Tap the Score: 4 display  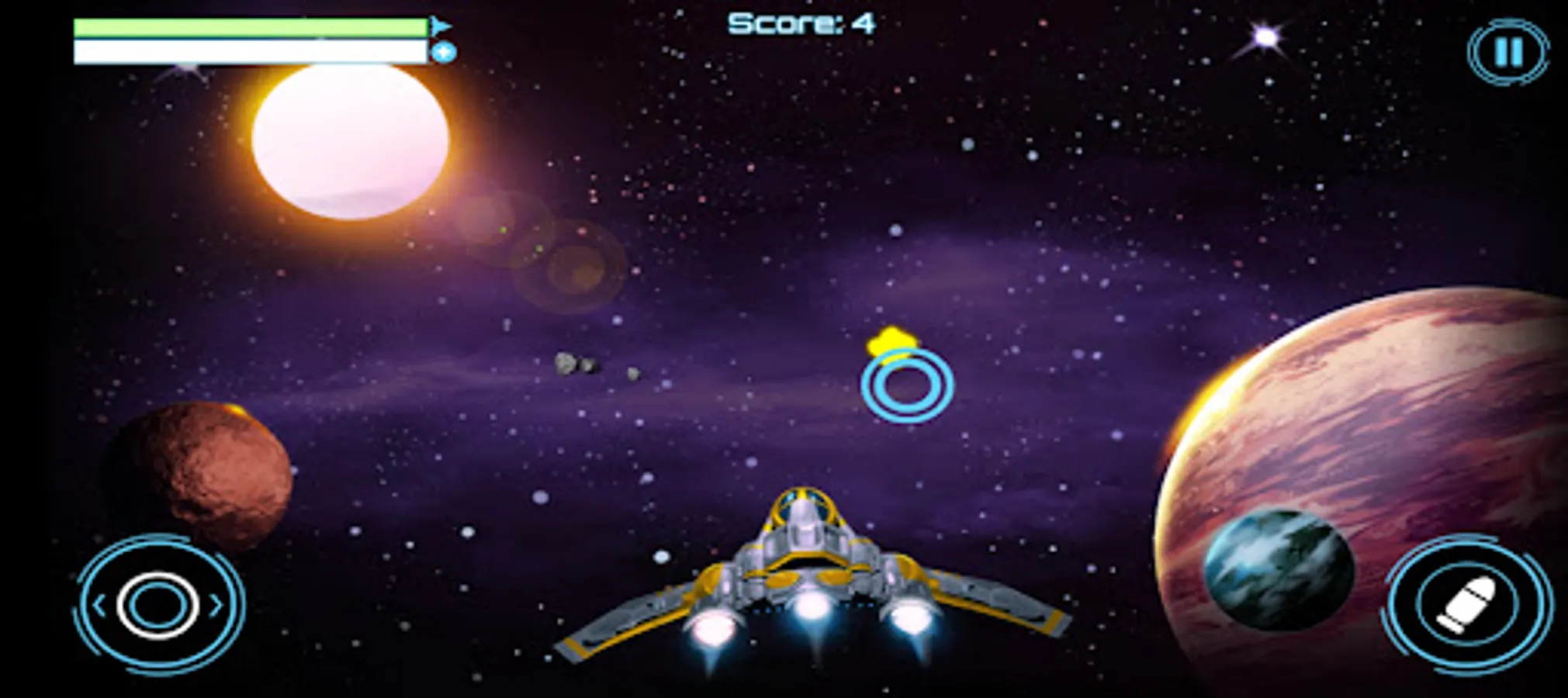(x=801, y=23)
